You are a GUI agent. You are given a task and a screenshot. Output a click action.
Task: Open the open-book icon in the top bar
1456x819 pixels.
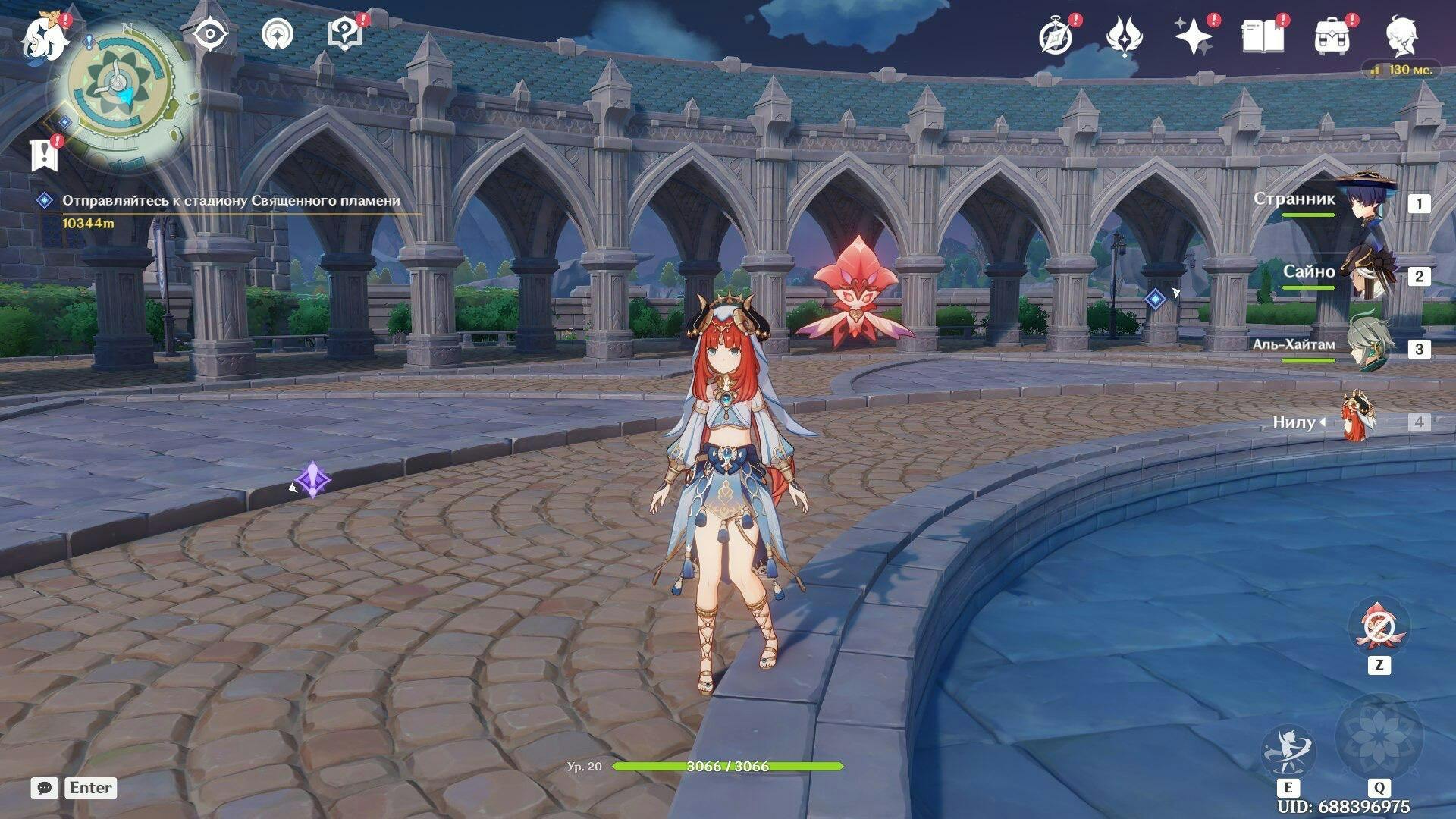[x=1263, y=36]
